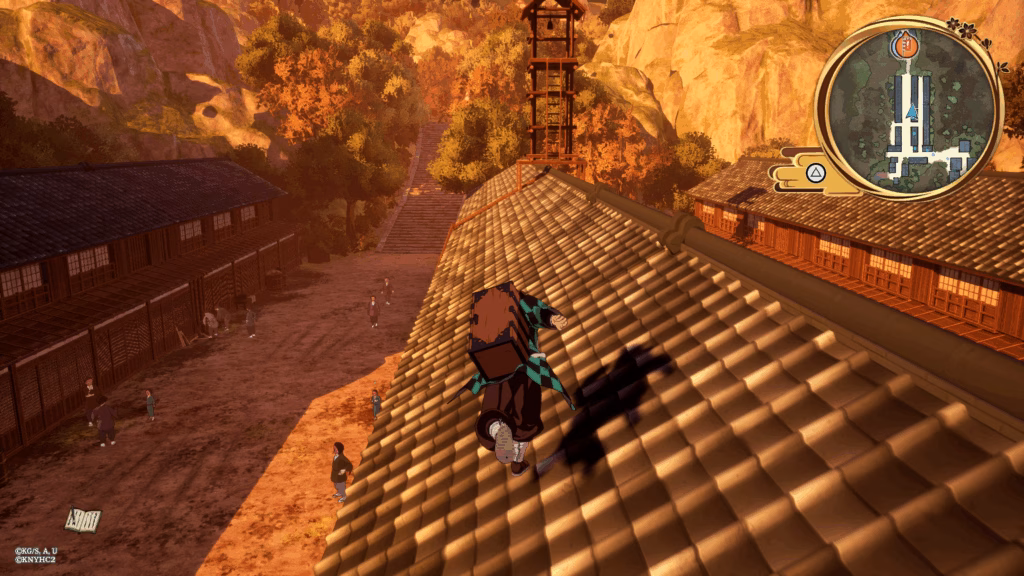
Task: Click the blue player arrow on minimap
Action: (x=911, y=112)
